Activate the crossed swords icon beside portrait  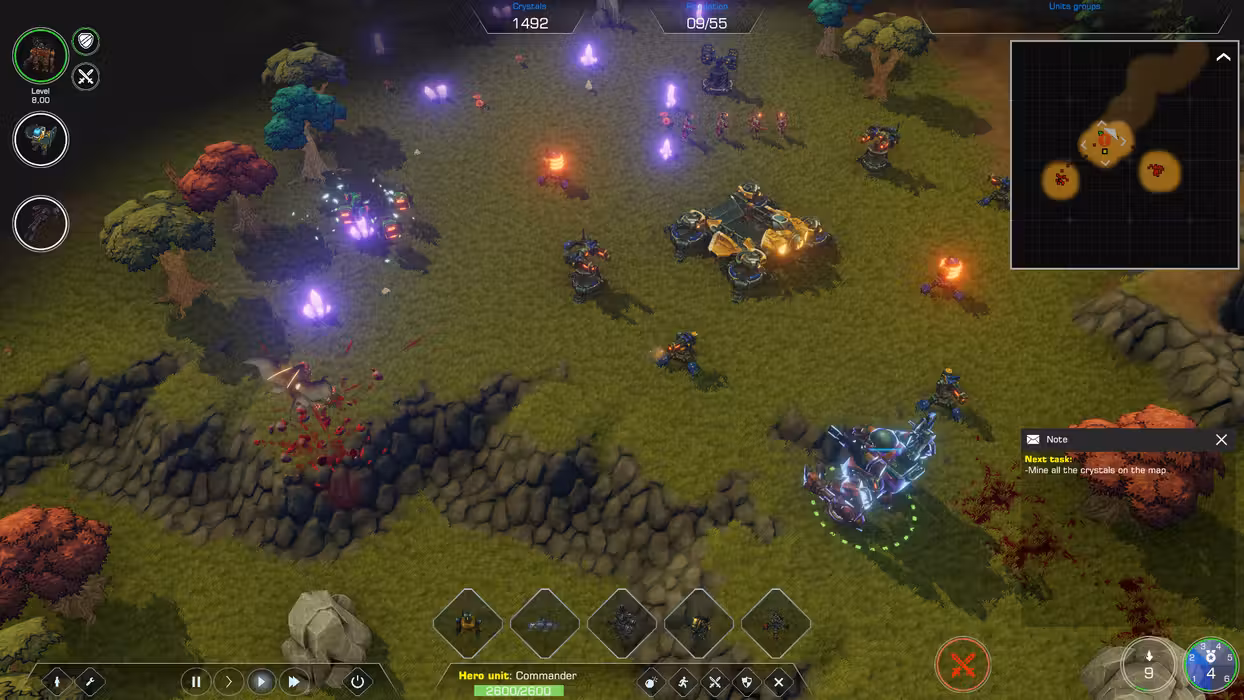tap(86, 76)
